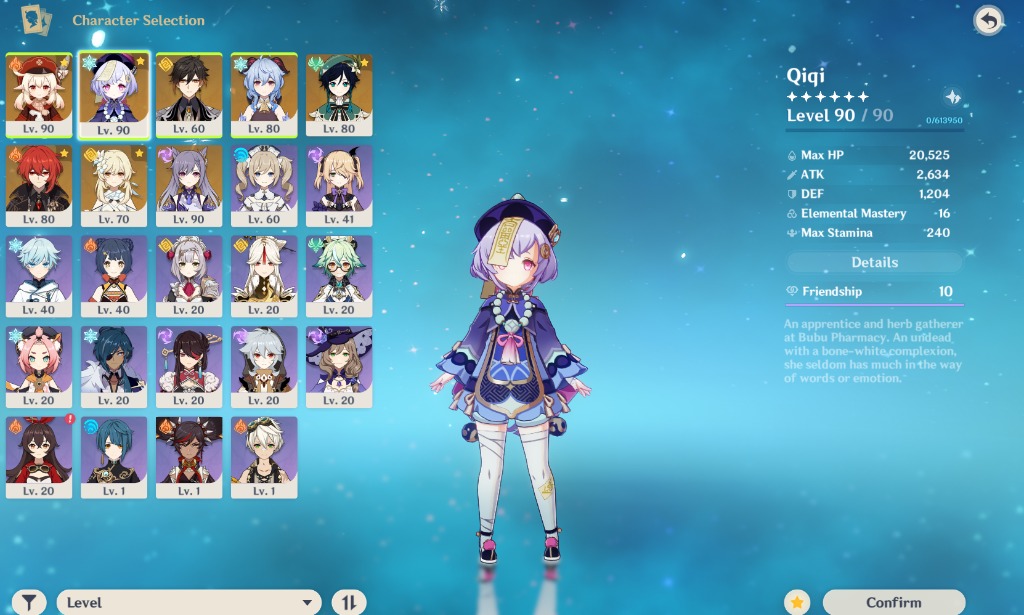
Task: Select Venti's character card
Action: 339,94
